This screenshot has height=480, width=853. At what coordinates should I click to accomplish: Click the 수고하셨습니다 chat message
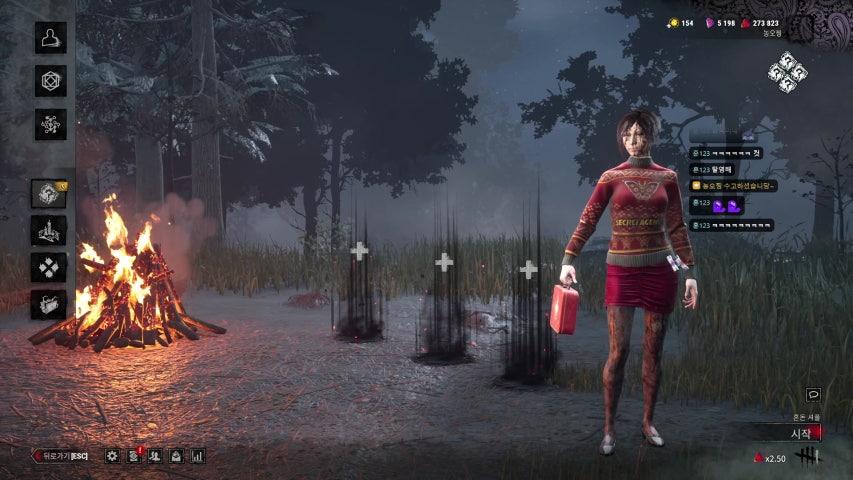click(x=733, y=186)
